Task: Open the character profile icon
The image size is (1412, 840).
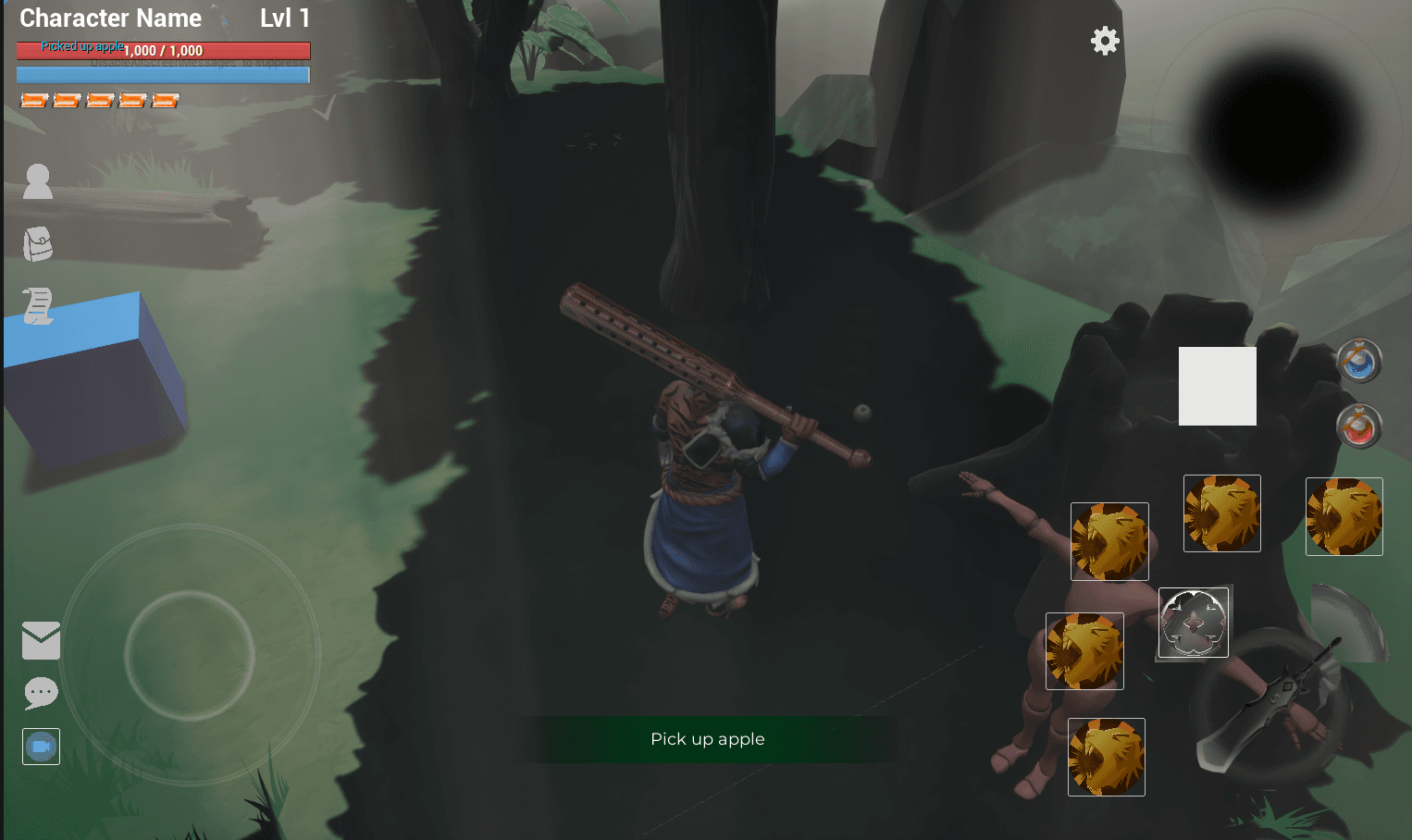Action: (x=37, y=182)
